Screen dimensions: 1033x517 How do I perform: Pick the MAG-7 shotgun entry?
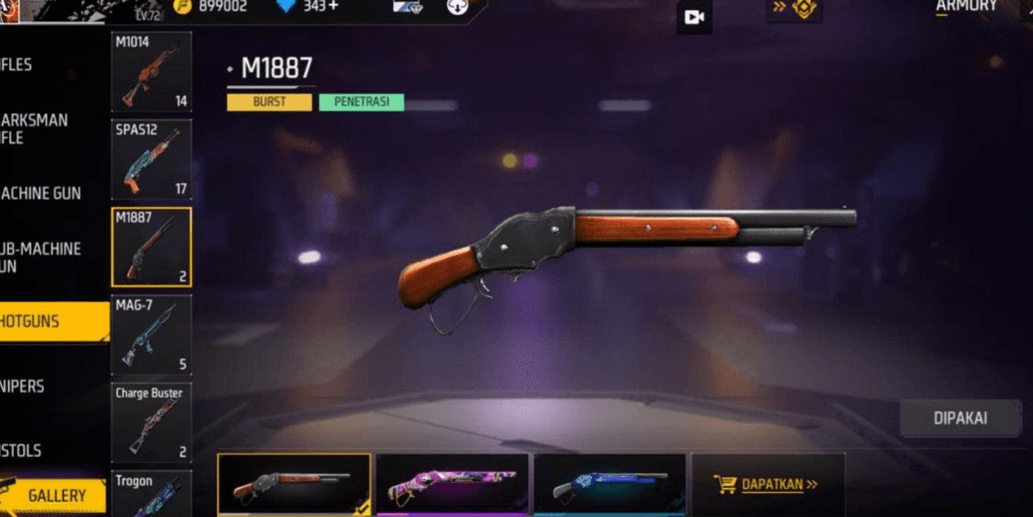pos(151,335)
